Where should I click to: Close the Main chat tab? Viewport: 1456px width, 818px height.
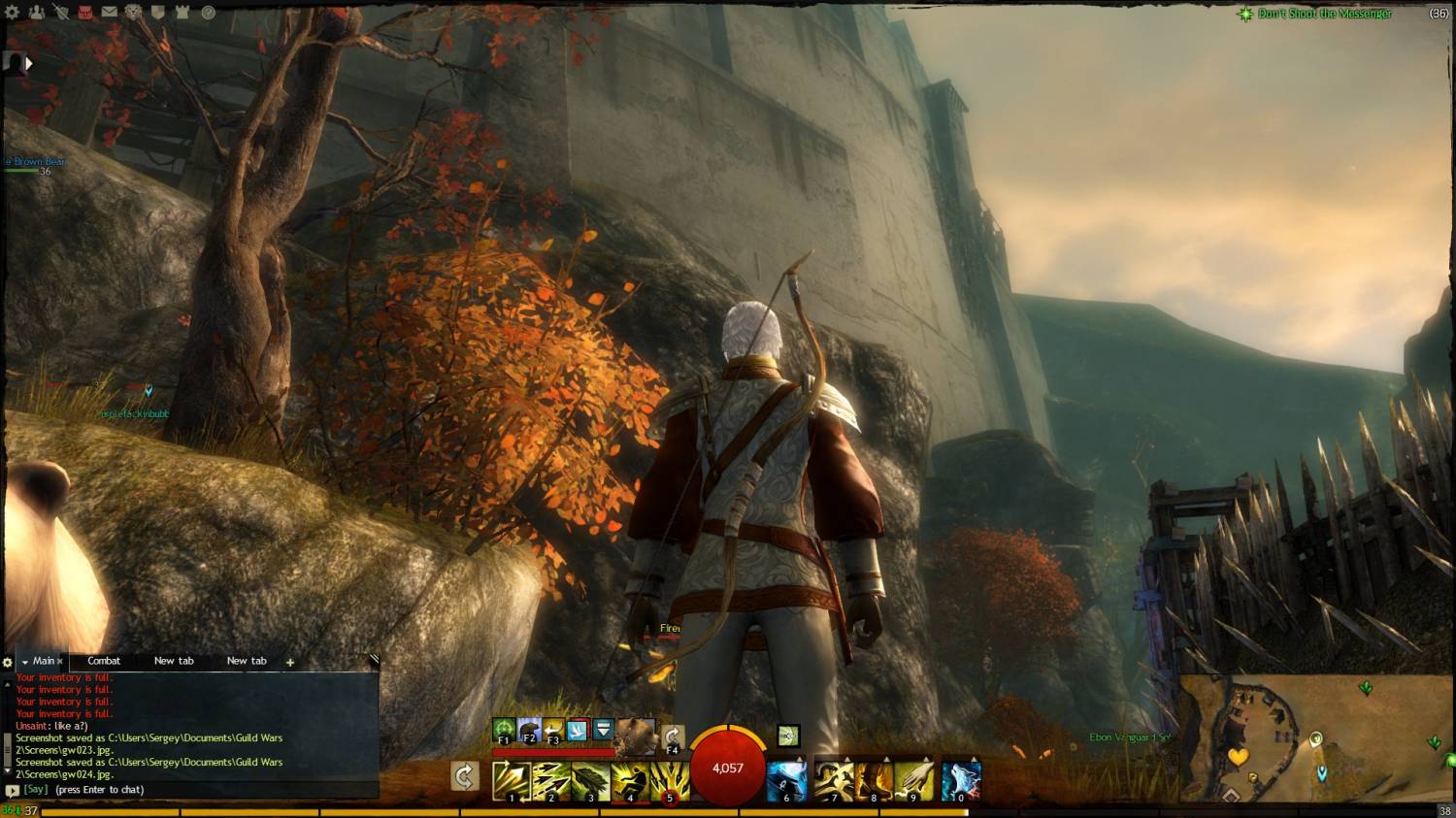(x=60, y=662)
